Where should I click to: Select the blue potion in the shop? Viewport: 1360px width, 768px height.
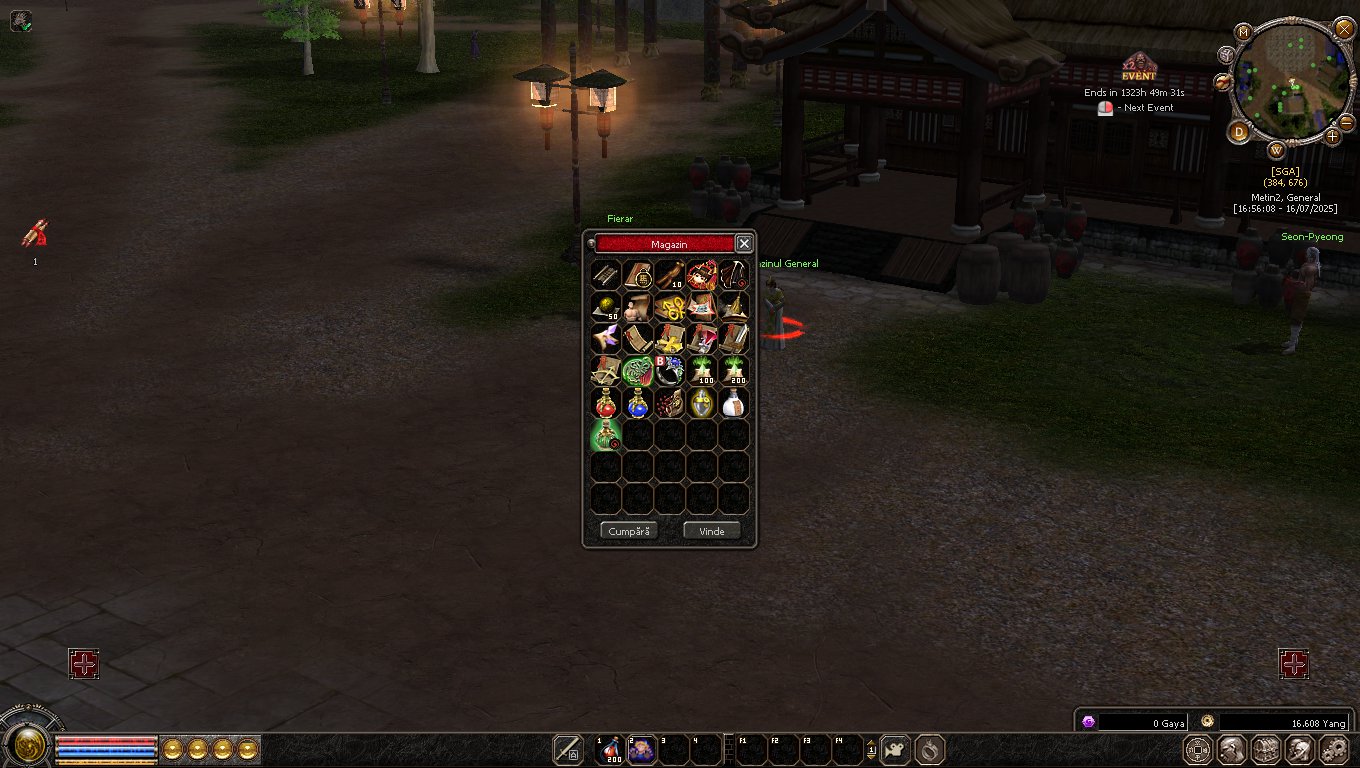pyautogui.click(x=638, y=402)
